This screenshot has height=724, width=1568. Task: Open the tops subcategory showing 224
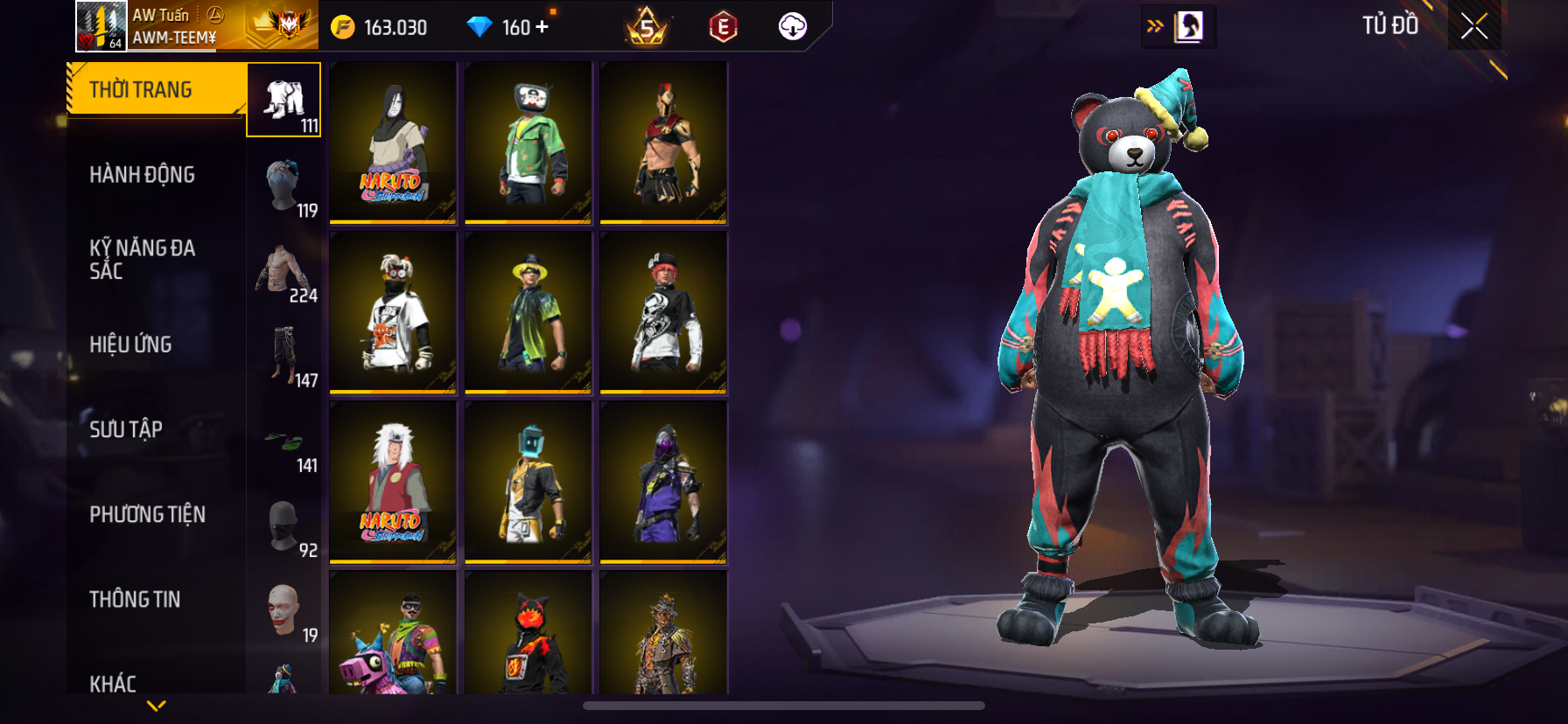click(284, 270)
